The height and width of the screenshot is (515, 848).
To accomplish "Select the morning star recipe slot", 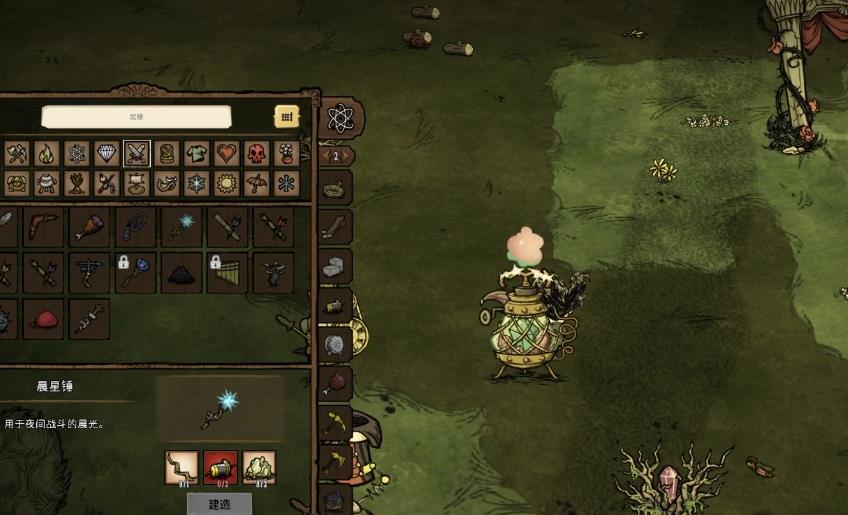I will pos(181,227).
